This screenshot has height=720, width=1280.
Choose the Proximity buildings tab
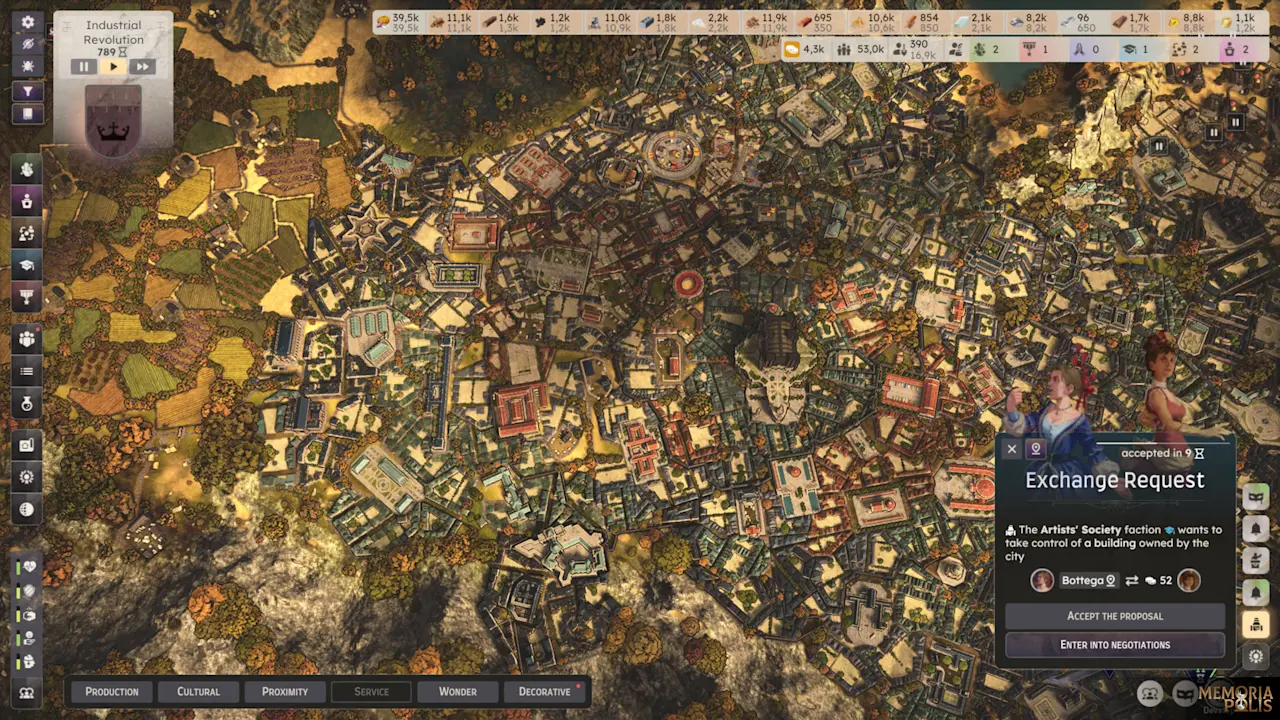pos(285,692)
